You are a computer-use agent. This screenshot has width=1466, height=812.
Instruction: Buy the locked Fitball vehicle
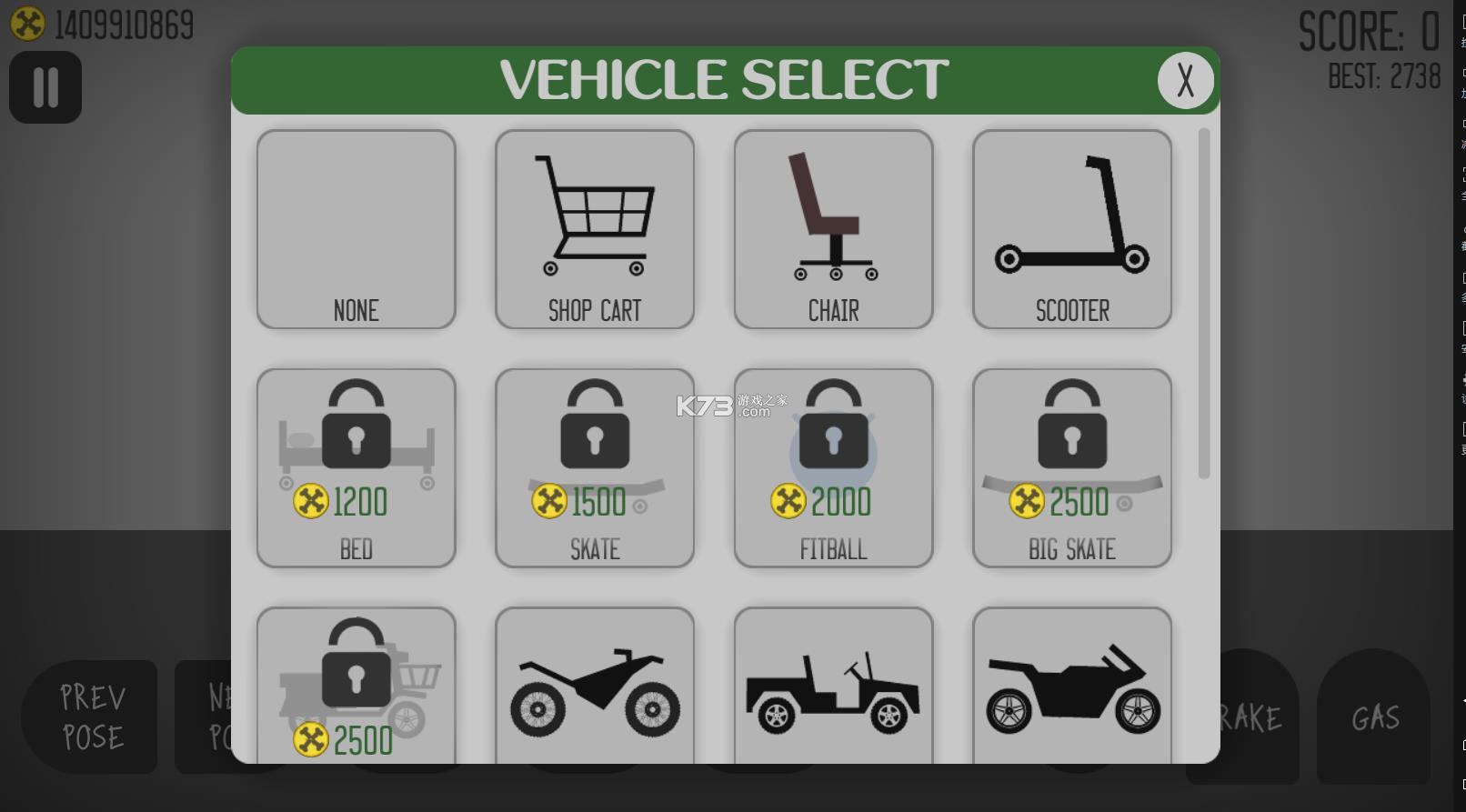pyautogui.click(x=833, y=467)
